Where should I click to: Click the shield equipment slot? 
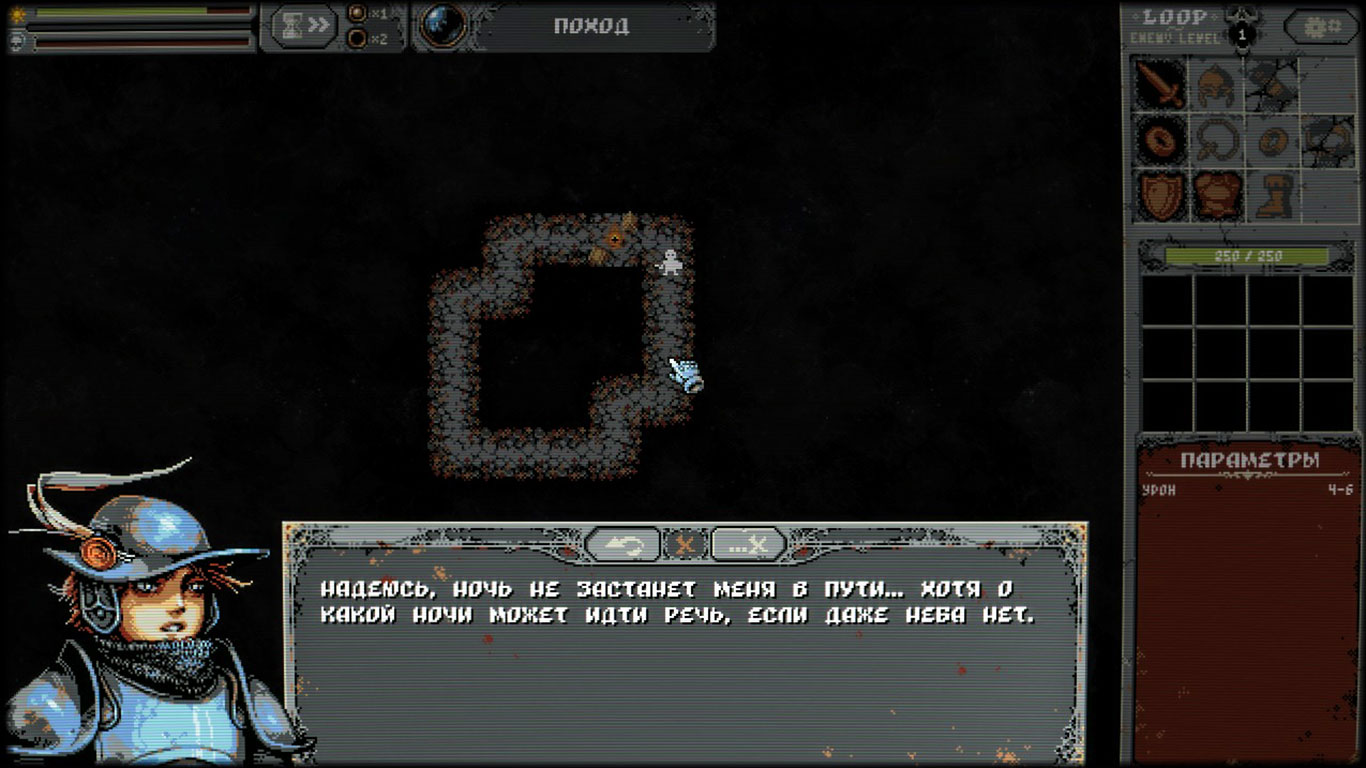[x=1160, y=195]
